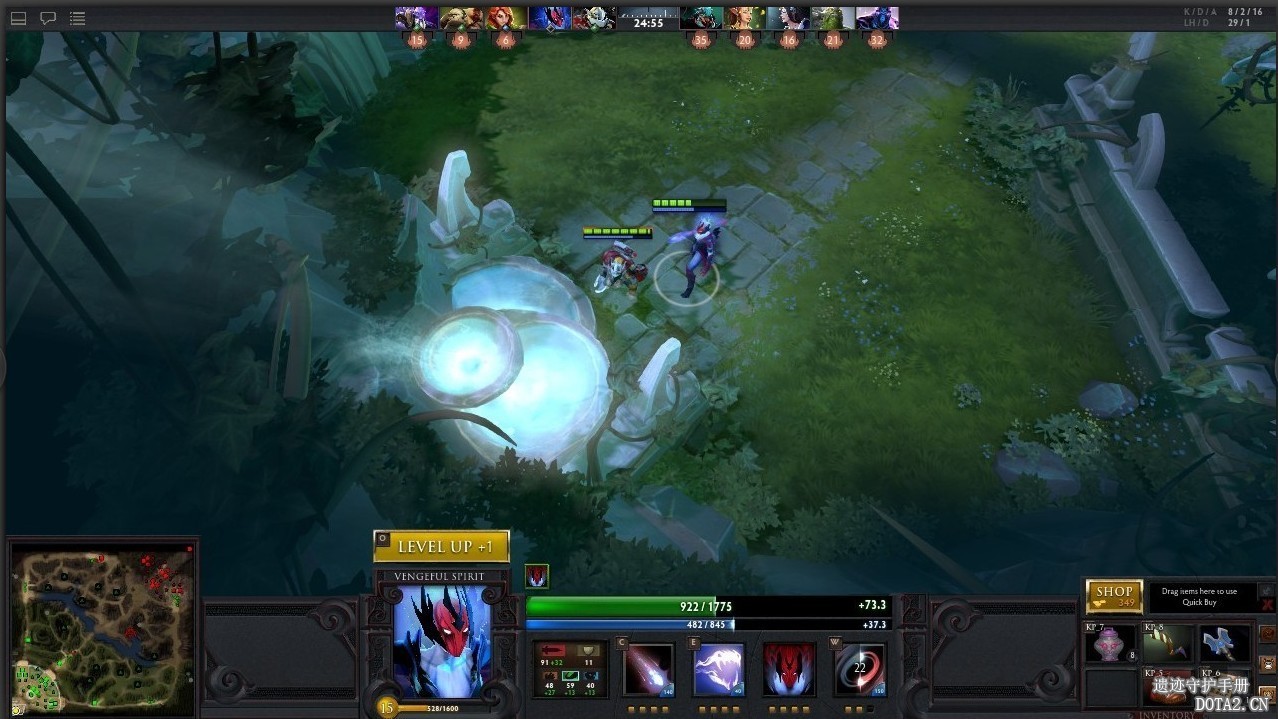Use the item in the KP_8 slot

click(x=1169, y=645)
